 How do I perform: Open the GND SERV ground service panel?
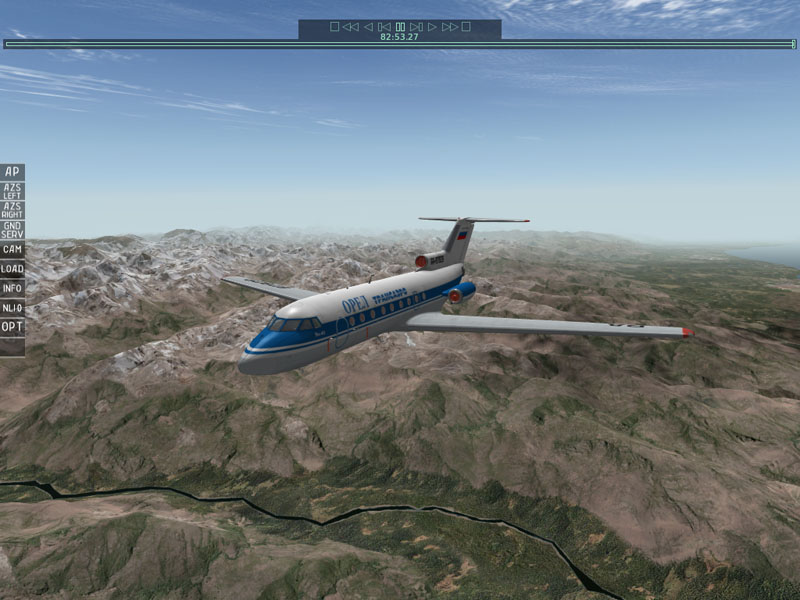[12, 230]
